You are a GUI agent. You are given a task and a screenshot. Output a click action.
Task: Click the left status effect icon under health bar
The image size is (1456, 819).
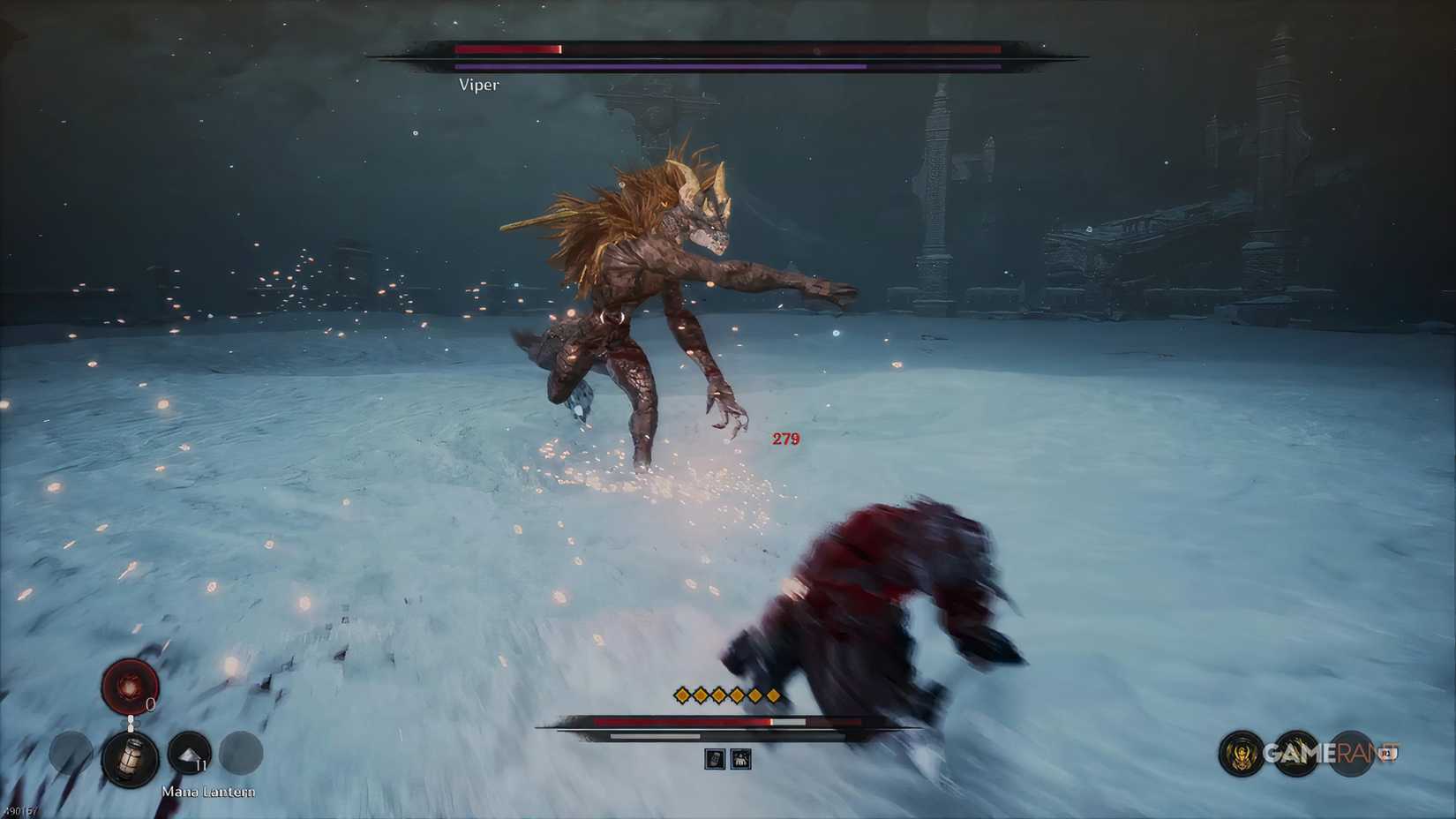[716, 758]
